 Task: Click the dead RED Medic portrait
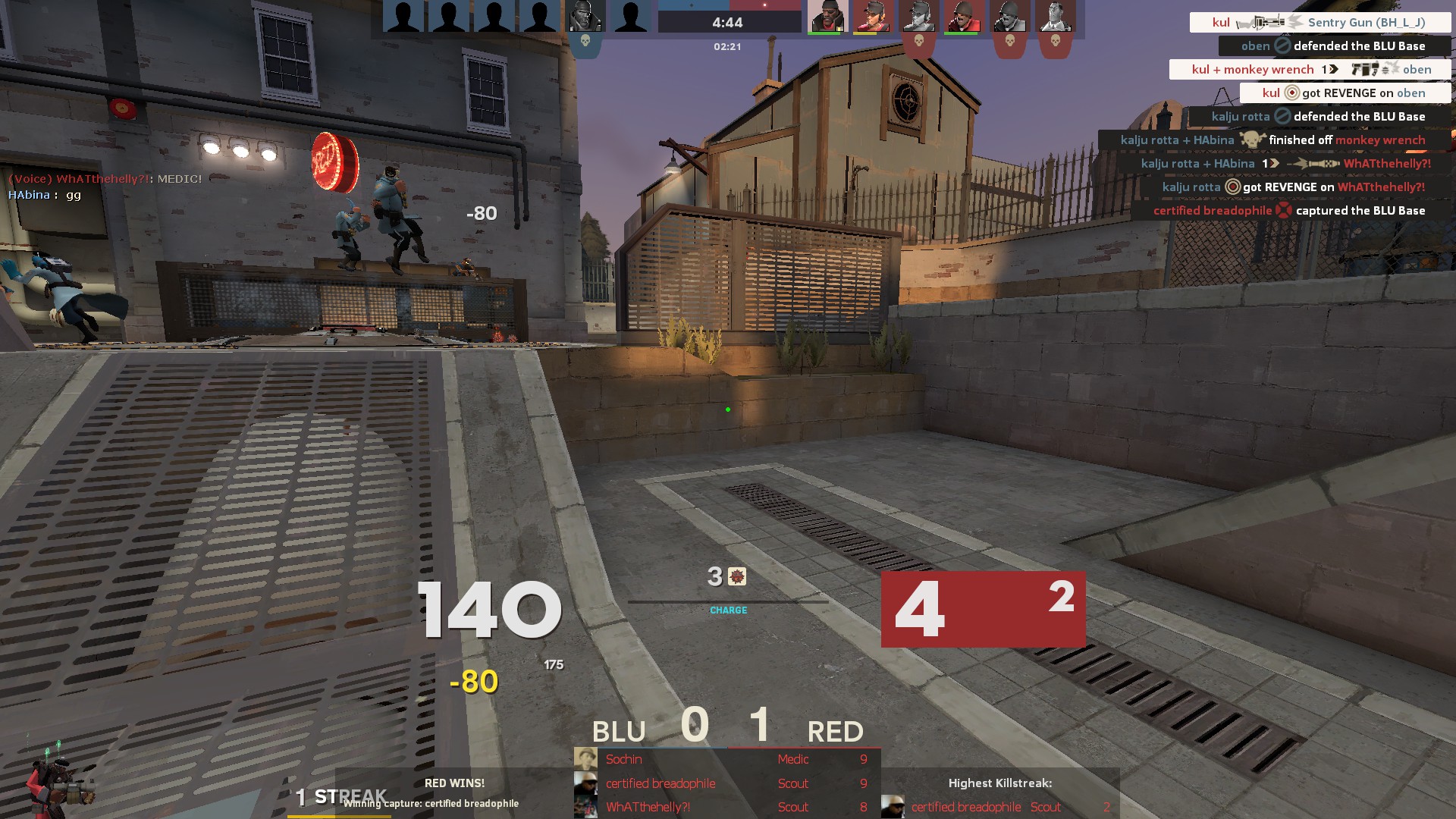pos(1055,17)
